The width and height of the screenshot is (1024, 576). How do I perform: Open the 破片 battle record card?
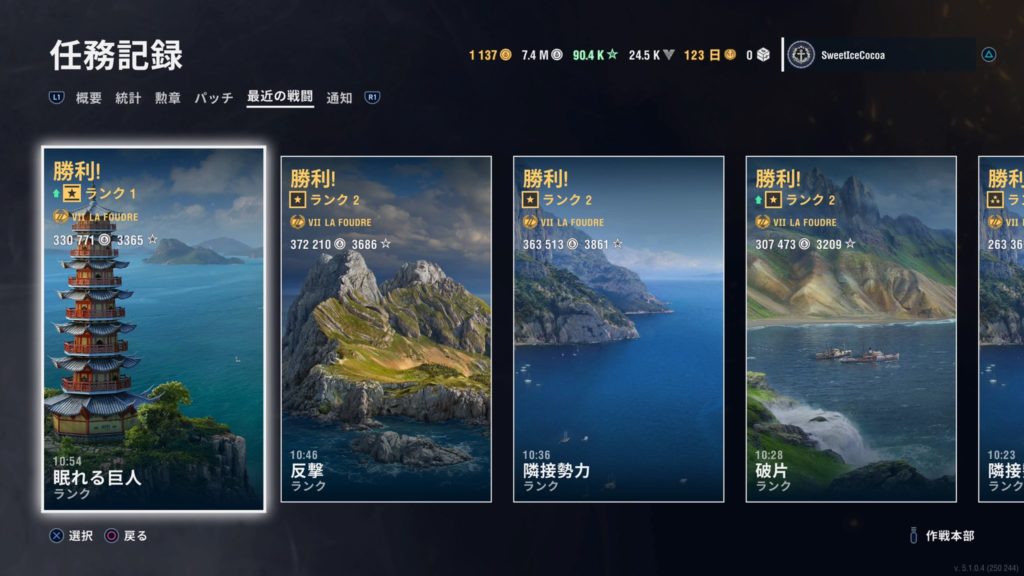coord(851,329)
